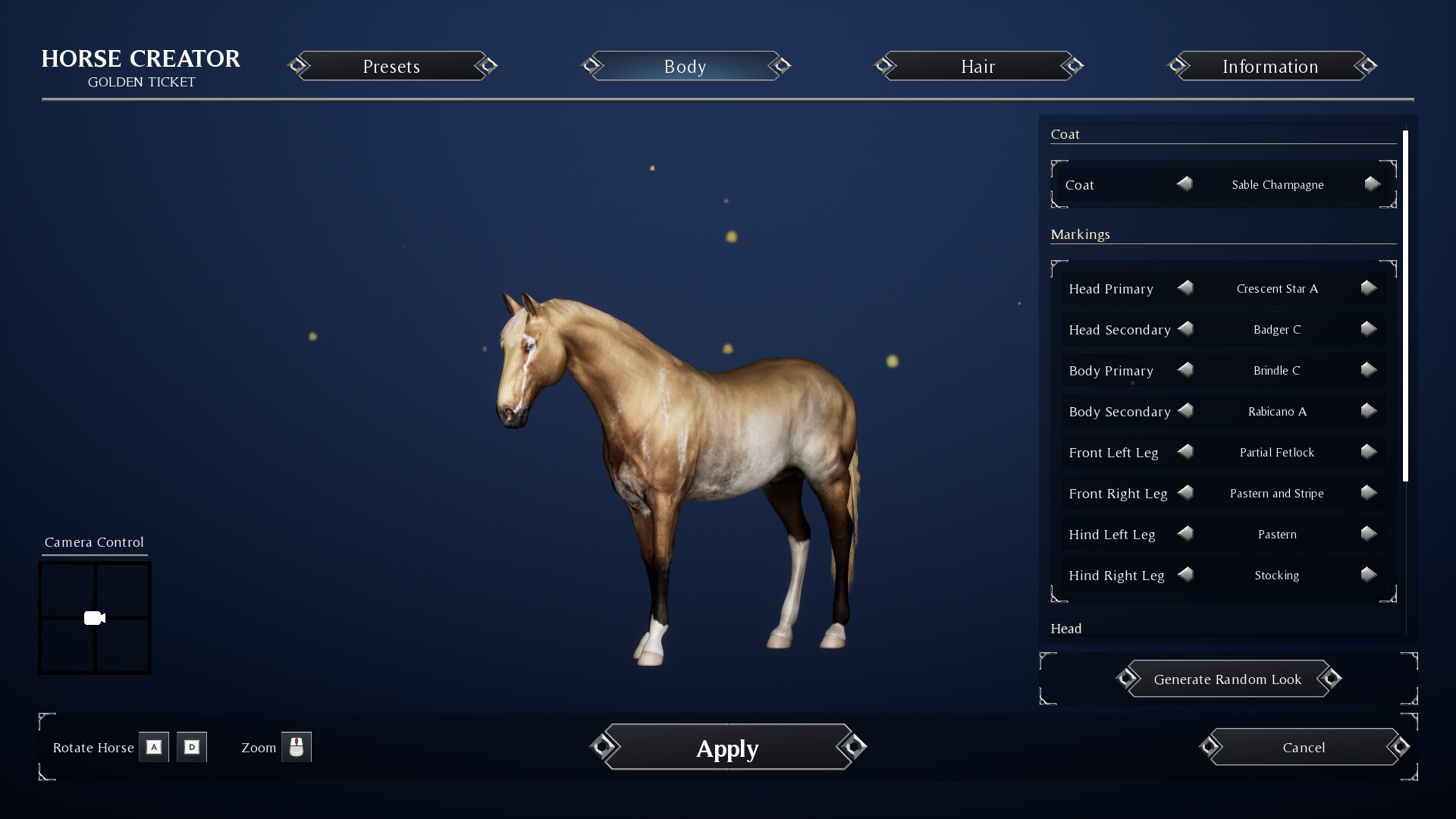This screenshot has width=1456, height=819.
Task: Open the Presets tab
Action: 391,66
